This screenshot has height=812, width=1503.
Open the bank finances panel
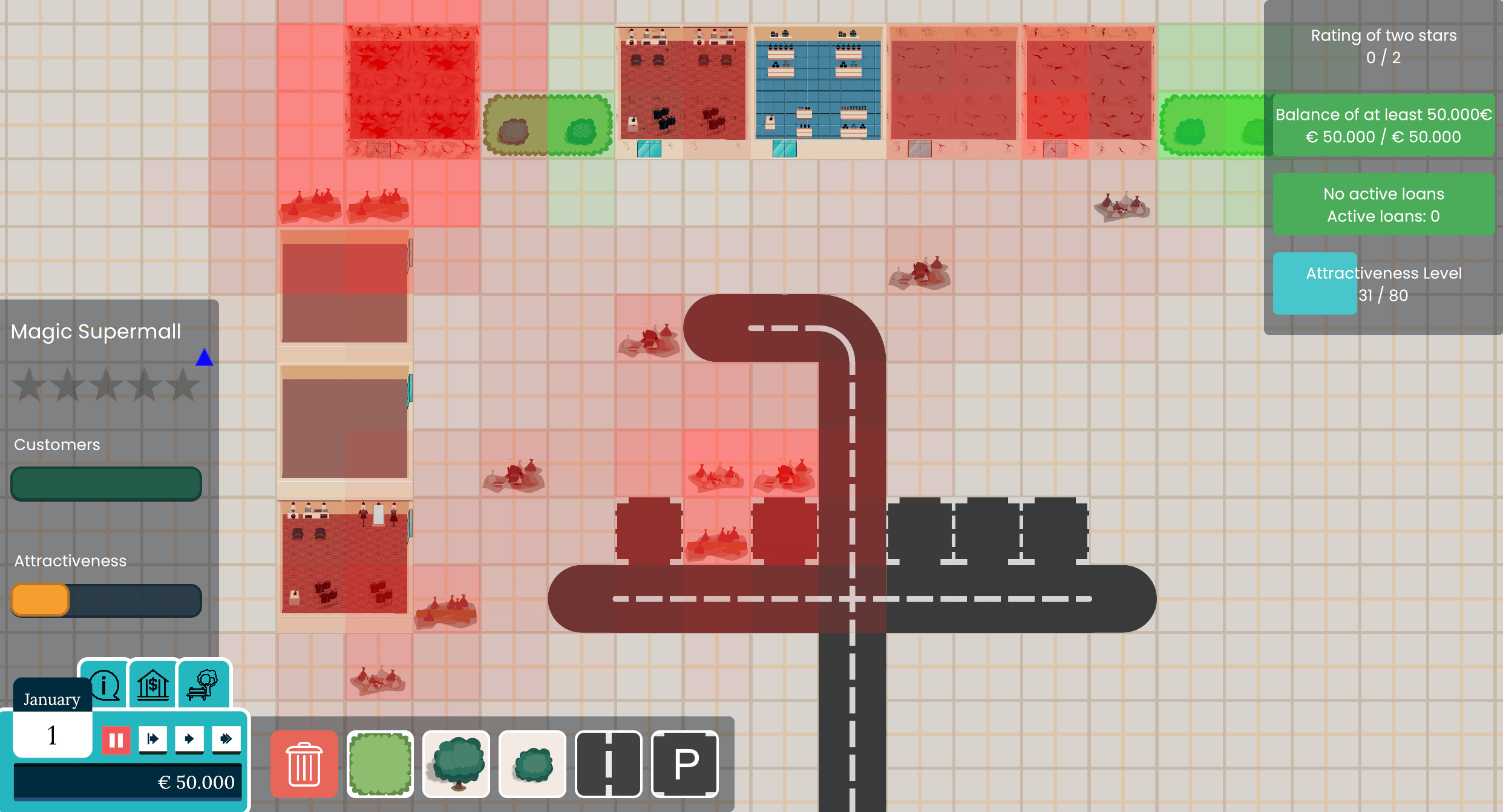click(x=153, y=684)
